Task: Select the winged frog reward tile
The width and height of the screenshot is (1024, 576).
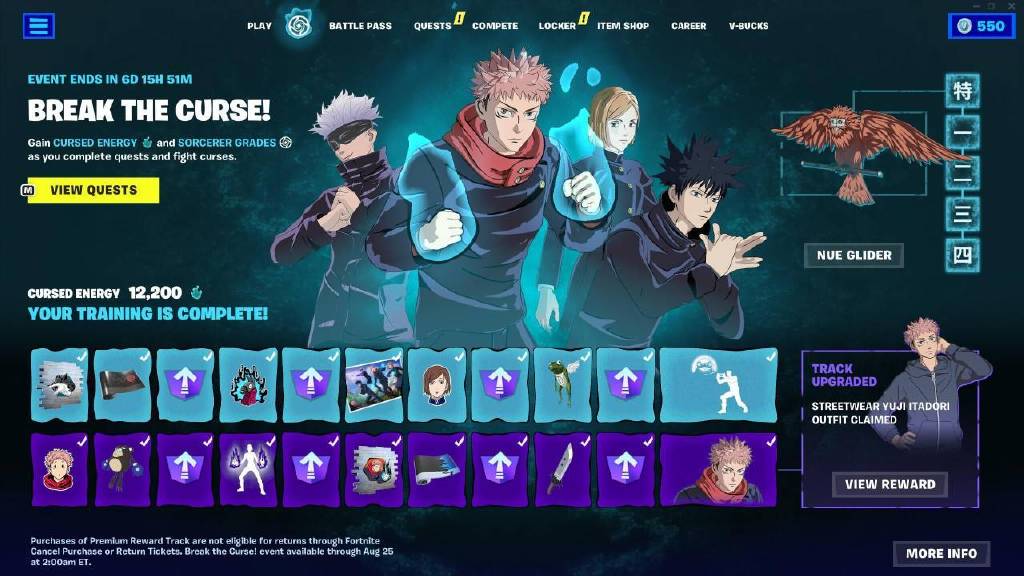Action: point(562,385)
